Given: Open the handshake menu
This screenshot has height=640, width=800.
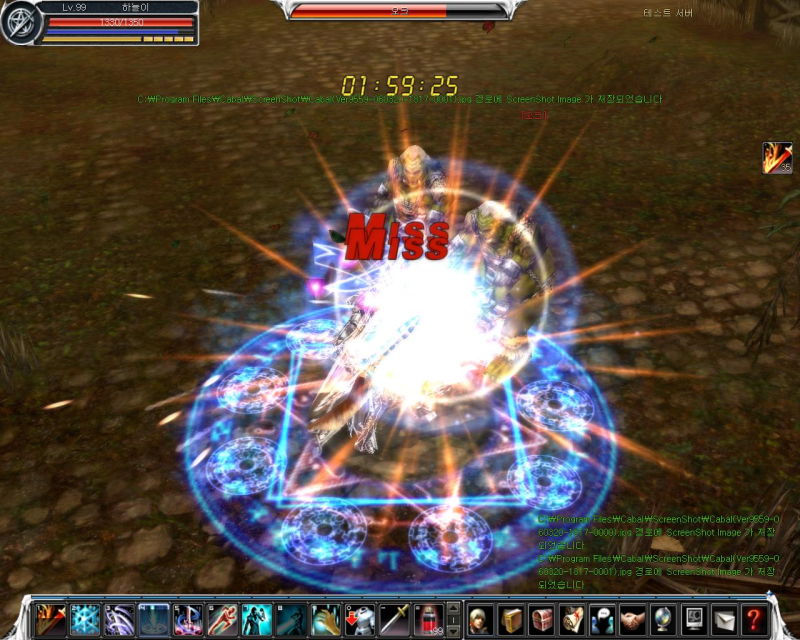Looking at the screenshot, I should click(632, 619).
